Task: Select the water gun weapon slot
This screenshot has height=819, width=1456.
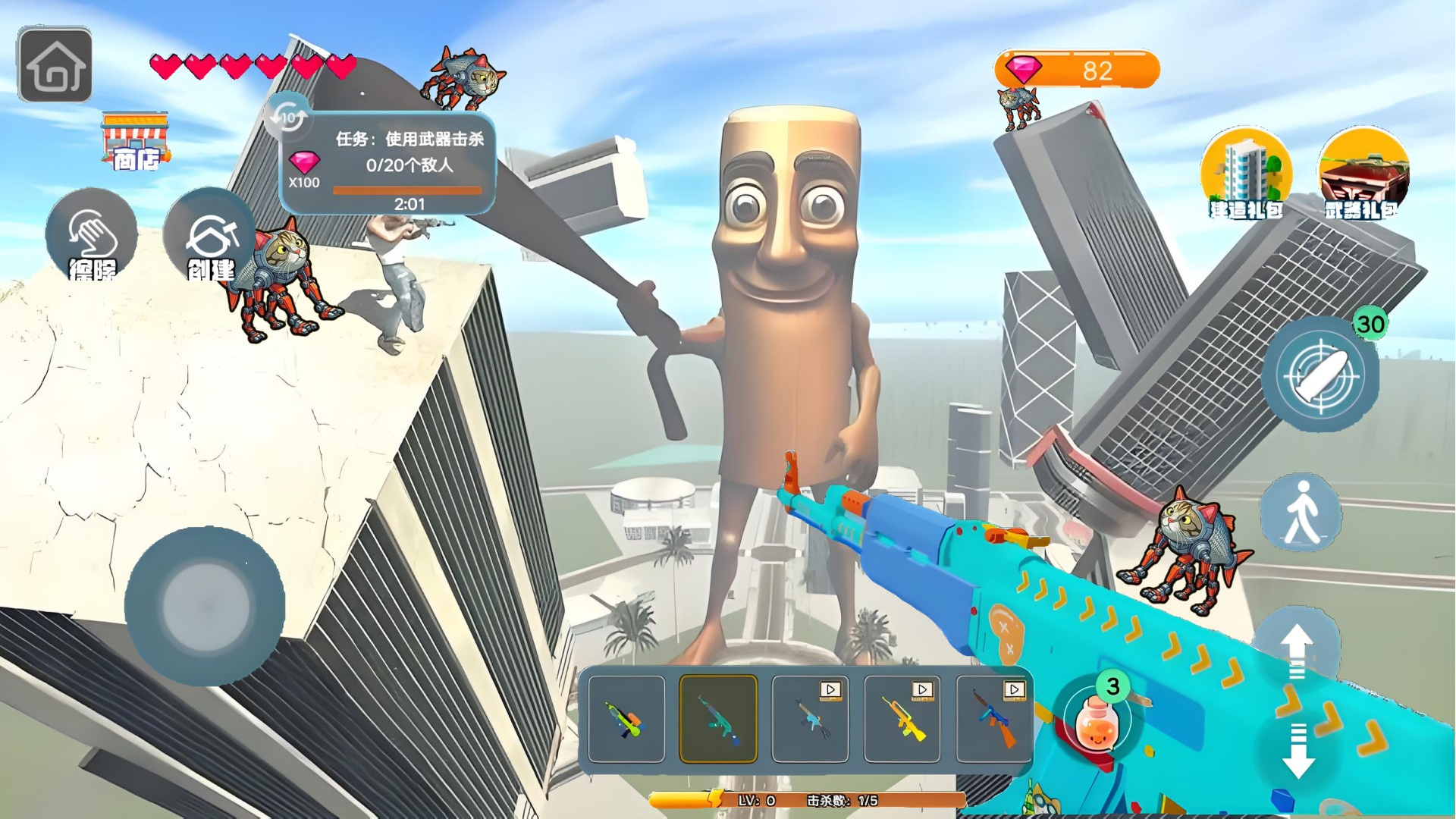Action: [x=626, y=719]
